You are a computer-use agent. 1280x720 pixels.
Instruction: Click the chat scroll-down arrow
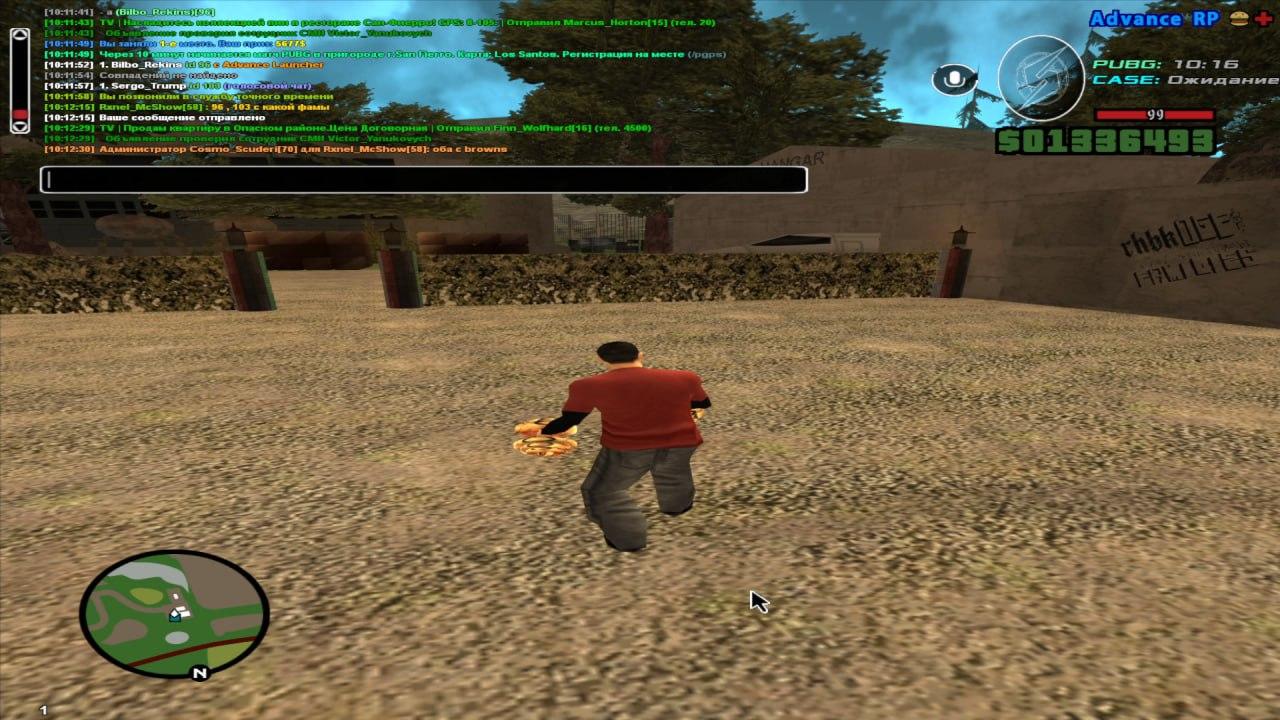tap(18, 127)
